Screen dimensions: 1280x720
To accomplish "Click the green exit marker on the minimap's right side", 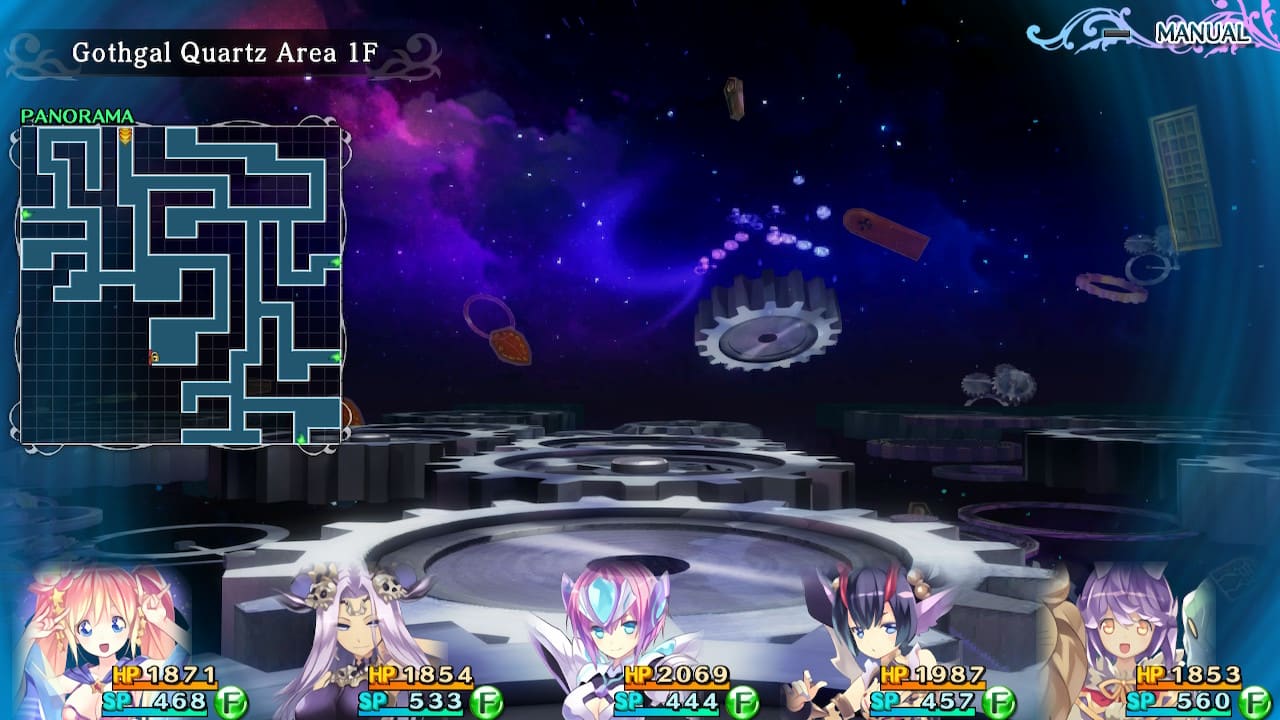I will (336, 261).
